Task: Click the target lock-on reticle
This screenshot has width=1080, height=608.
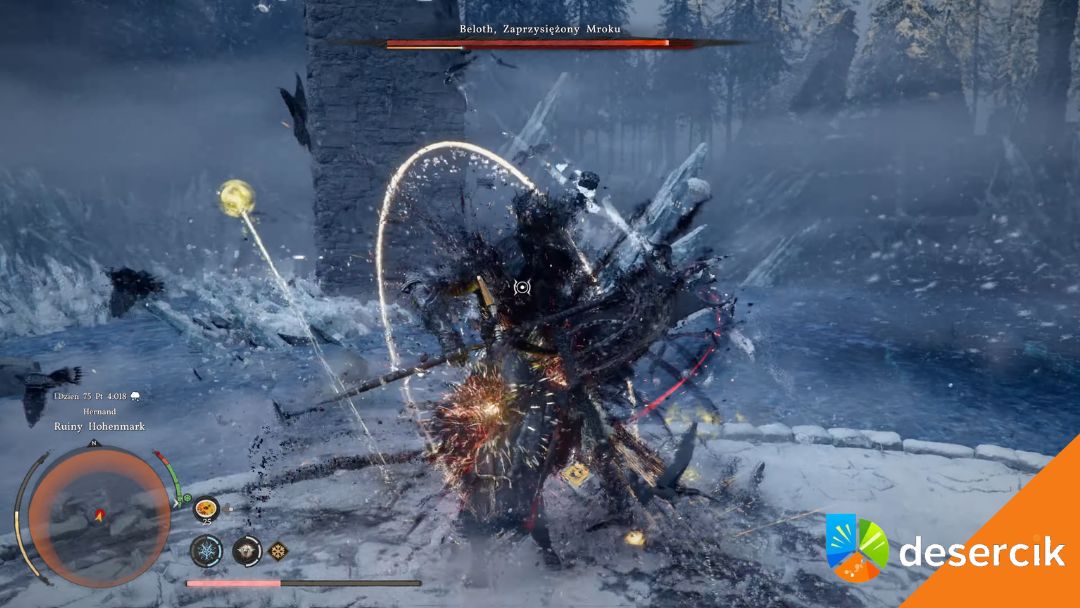Action: tap(521, 287)
